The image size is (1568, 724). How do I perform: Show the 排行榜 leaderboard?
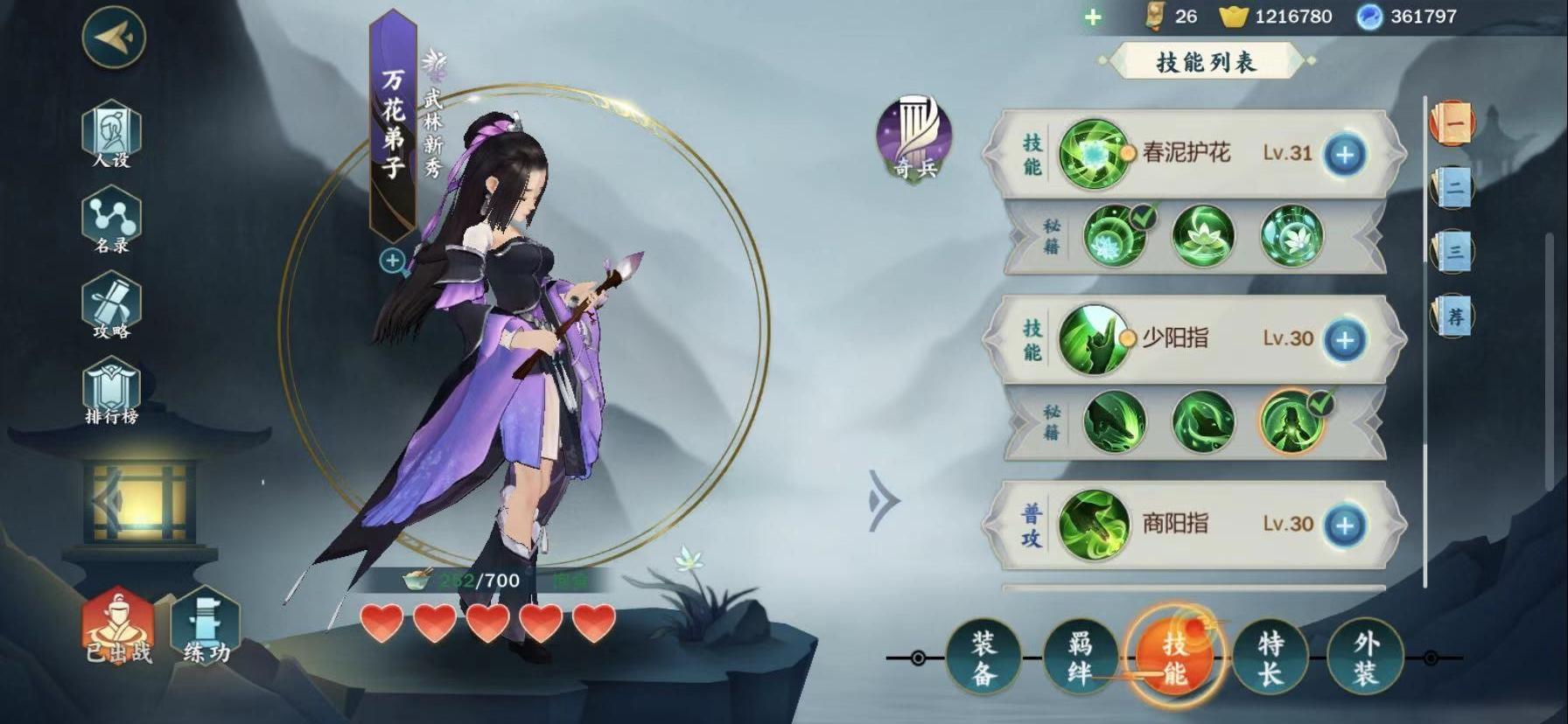click(111, 392)
